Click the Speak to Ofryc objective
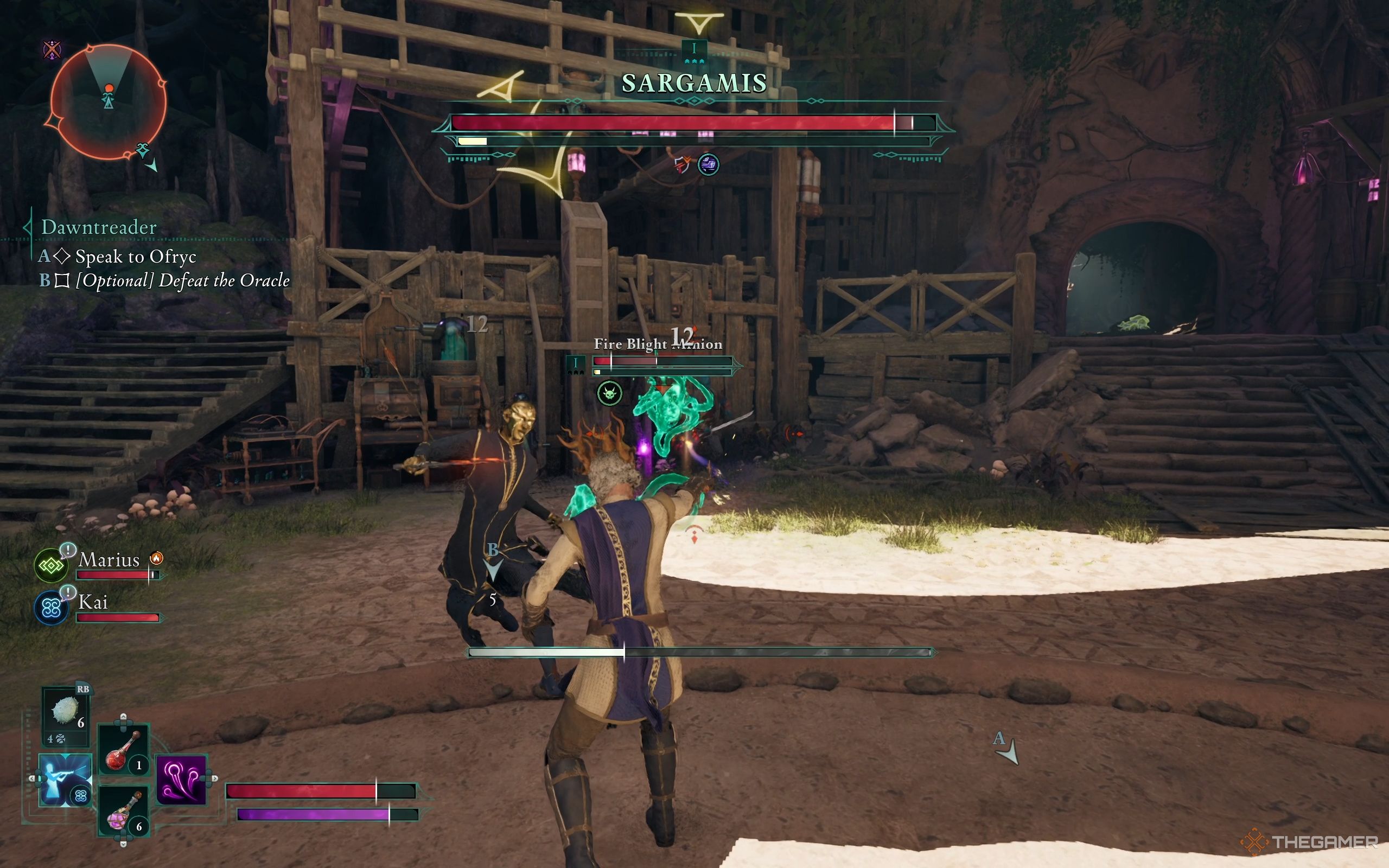 point(136,257)
